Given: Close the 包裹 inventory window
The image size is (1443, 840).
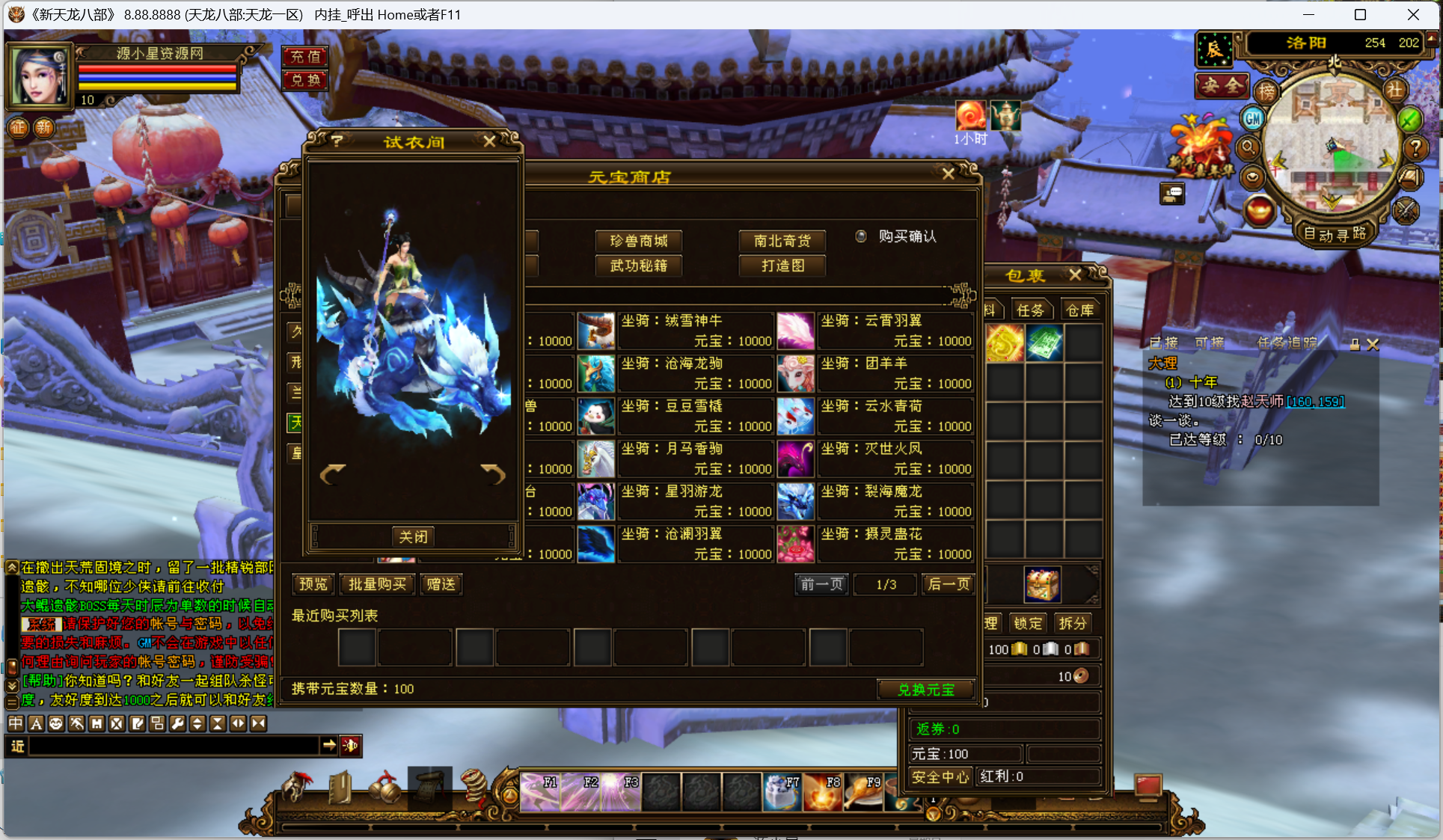Looking at the screenshot, I should [x=1075, y=275].
